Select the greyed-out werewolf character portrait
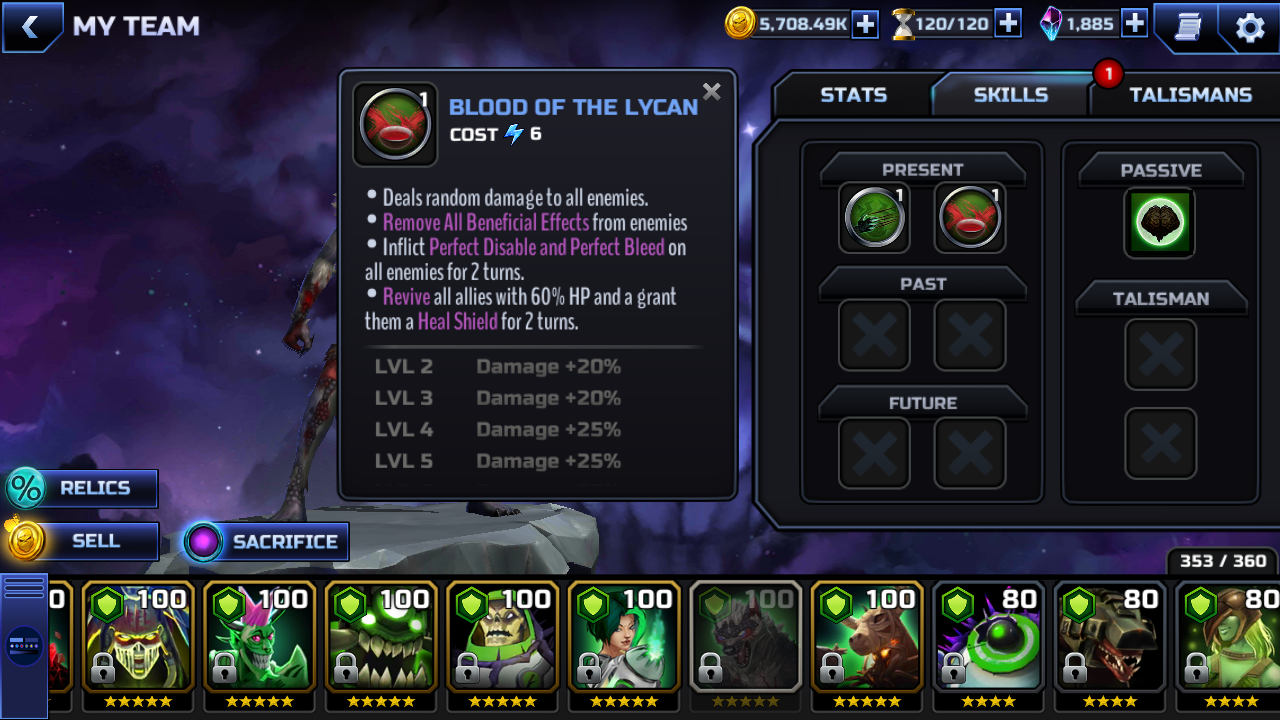Screen dimensions: 1280x720 745,636
